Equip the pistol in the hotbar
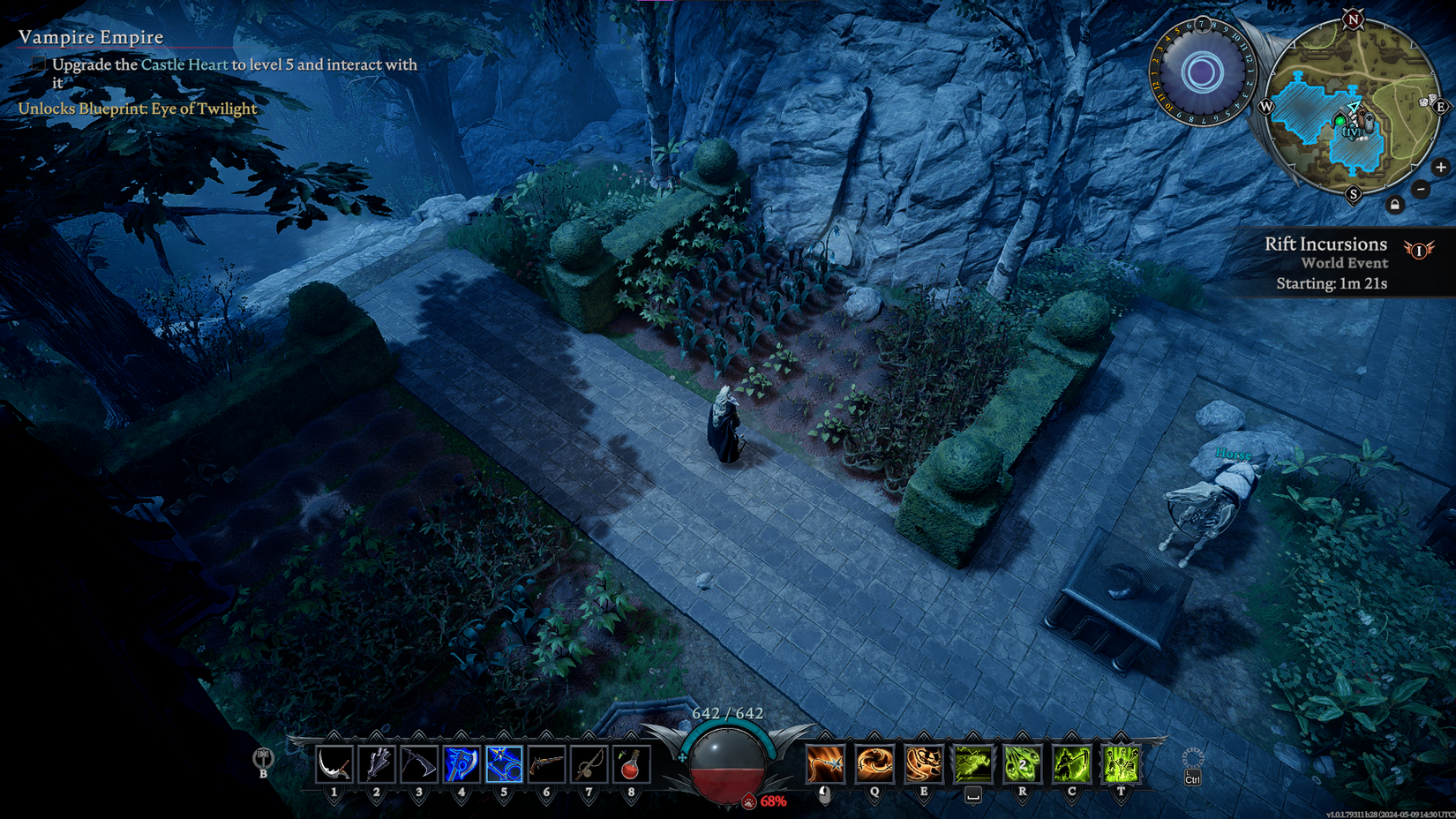The image size is (1456, 819). [x=546, y=764]
